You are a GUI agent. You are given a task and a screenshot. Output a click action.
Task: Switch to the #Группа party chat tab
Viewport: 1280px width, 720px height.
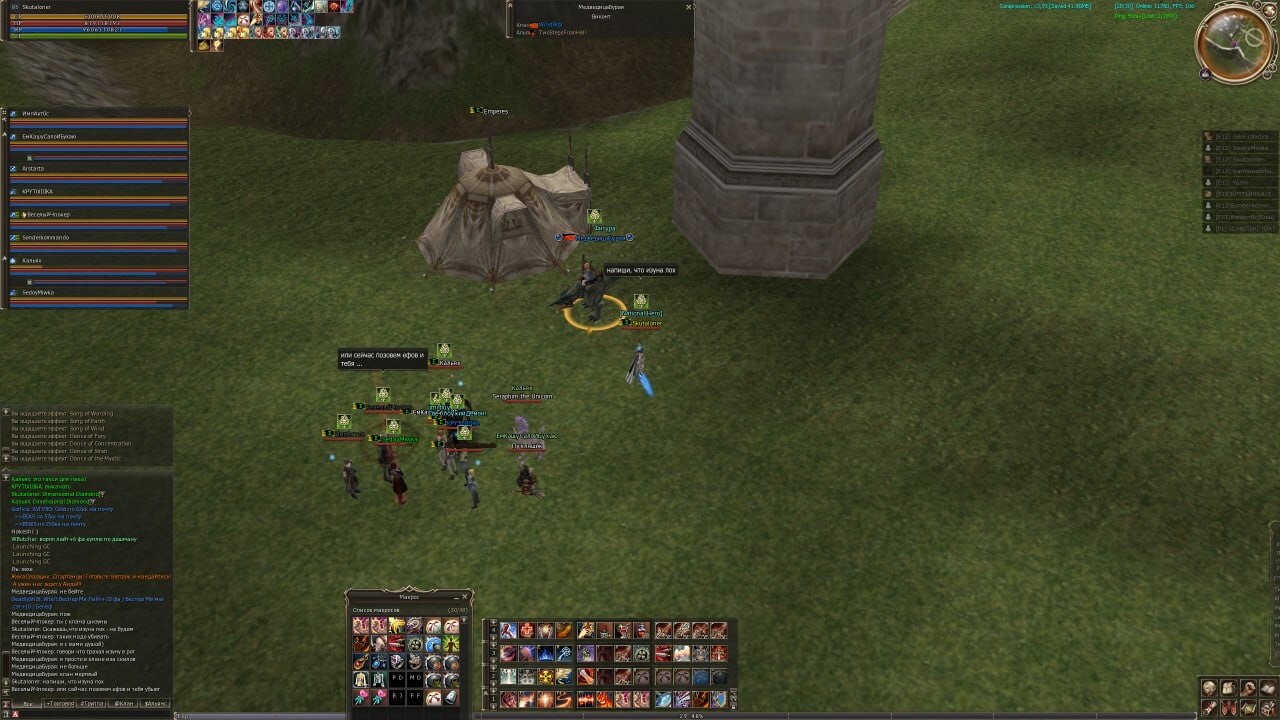coord(92,704)
